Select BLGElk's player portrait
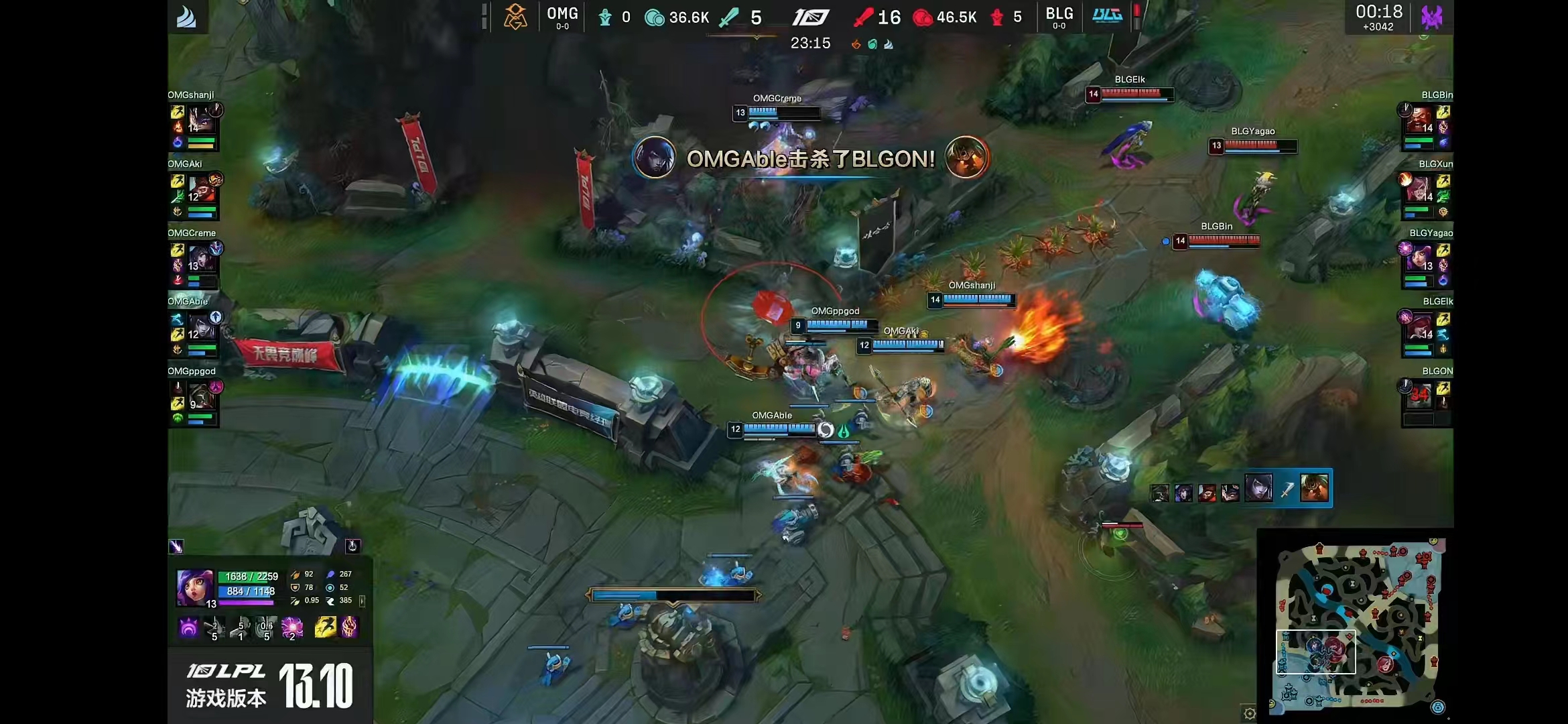This screenshot has width=1568, height=724. click(x=1419, y=326)
